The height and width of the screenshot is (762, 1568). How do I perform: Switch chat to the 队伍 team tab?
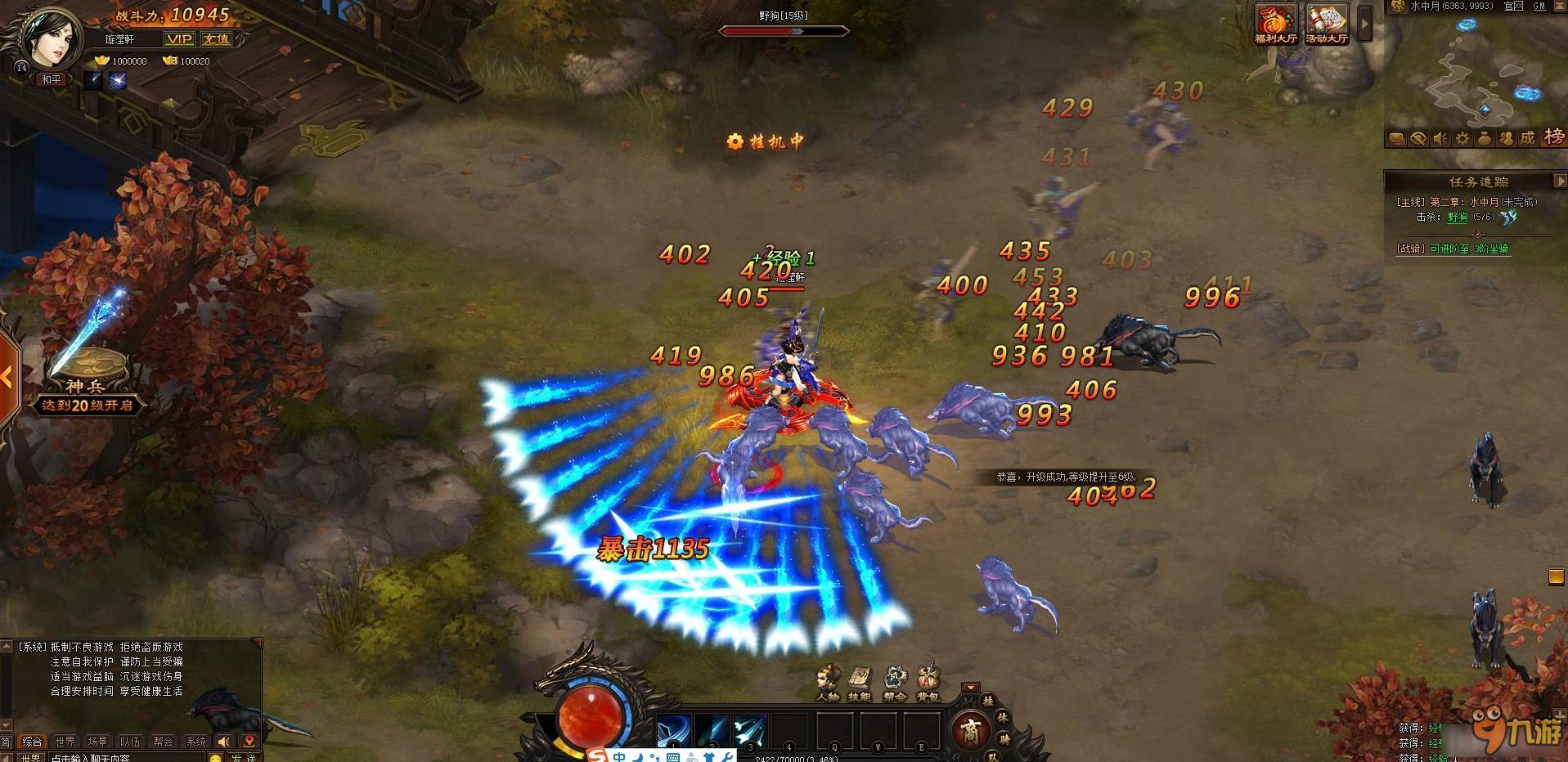pyautogui.click(x=130, y=742)
